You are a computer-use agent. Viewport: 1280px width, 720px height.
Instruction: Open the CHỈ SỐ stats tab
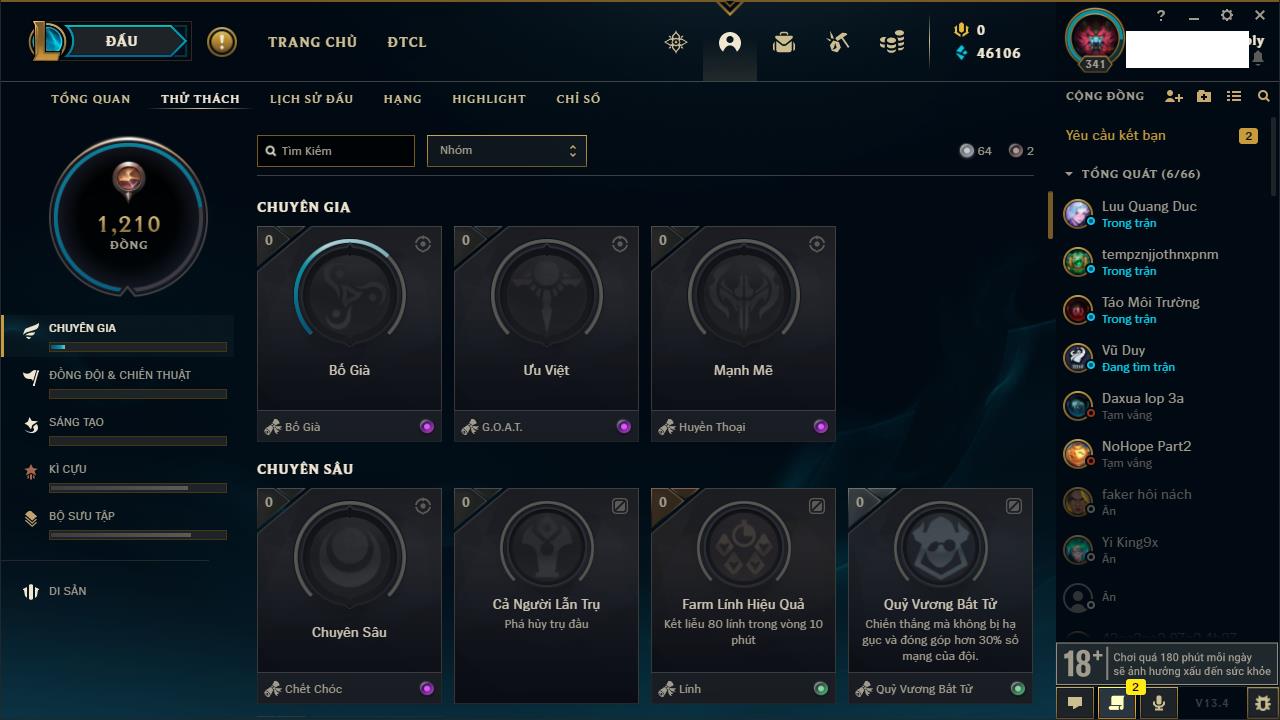tap(578, 99)
